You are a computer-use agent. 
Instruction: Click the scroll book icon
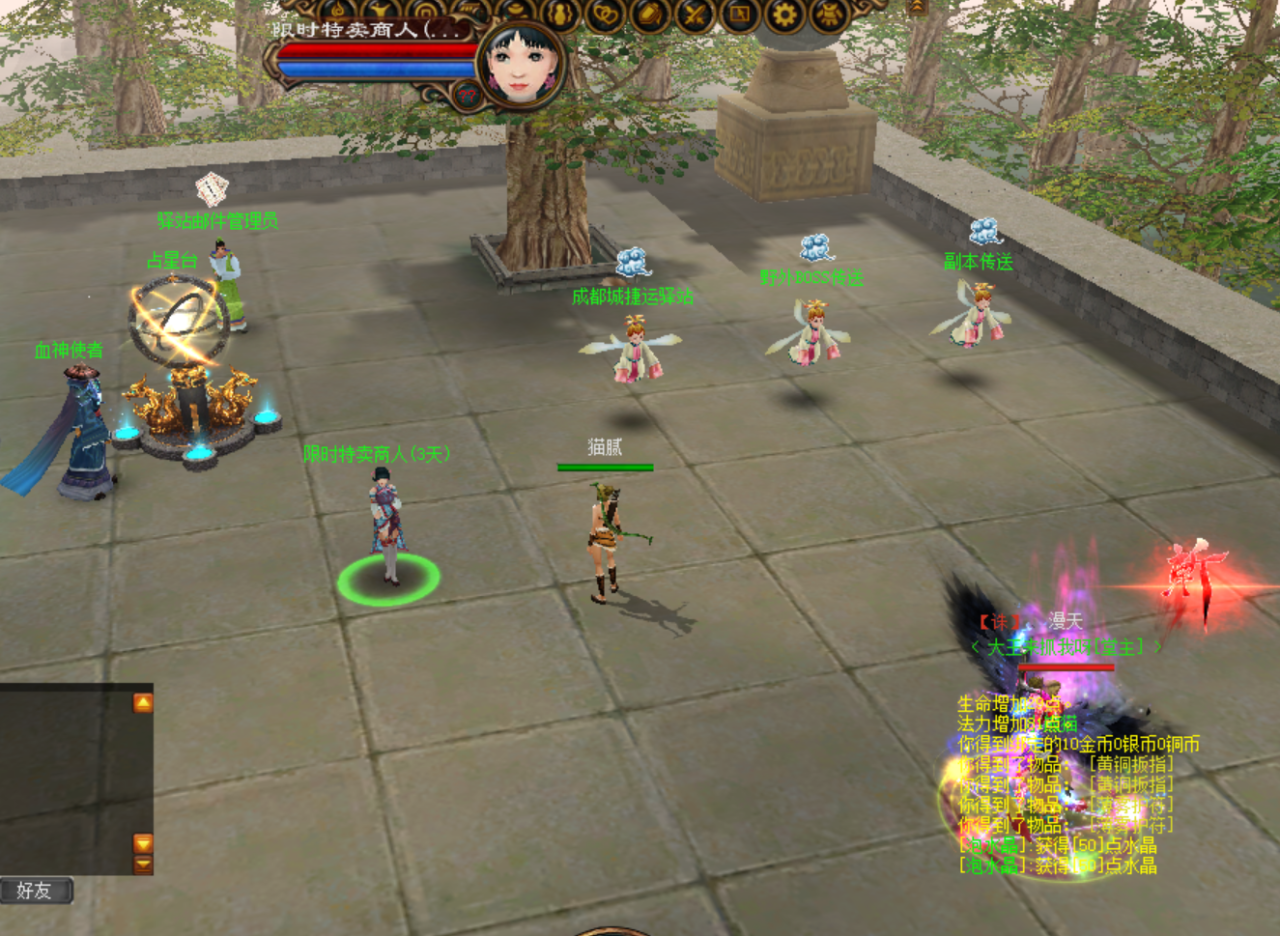click(649, 14)
